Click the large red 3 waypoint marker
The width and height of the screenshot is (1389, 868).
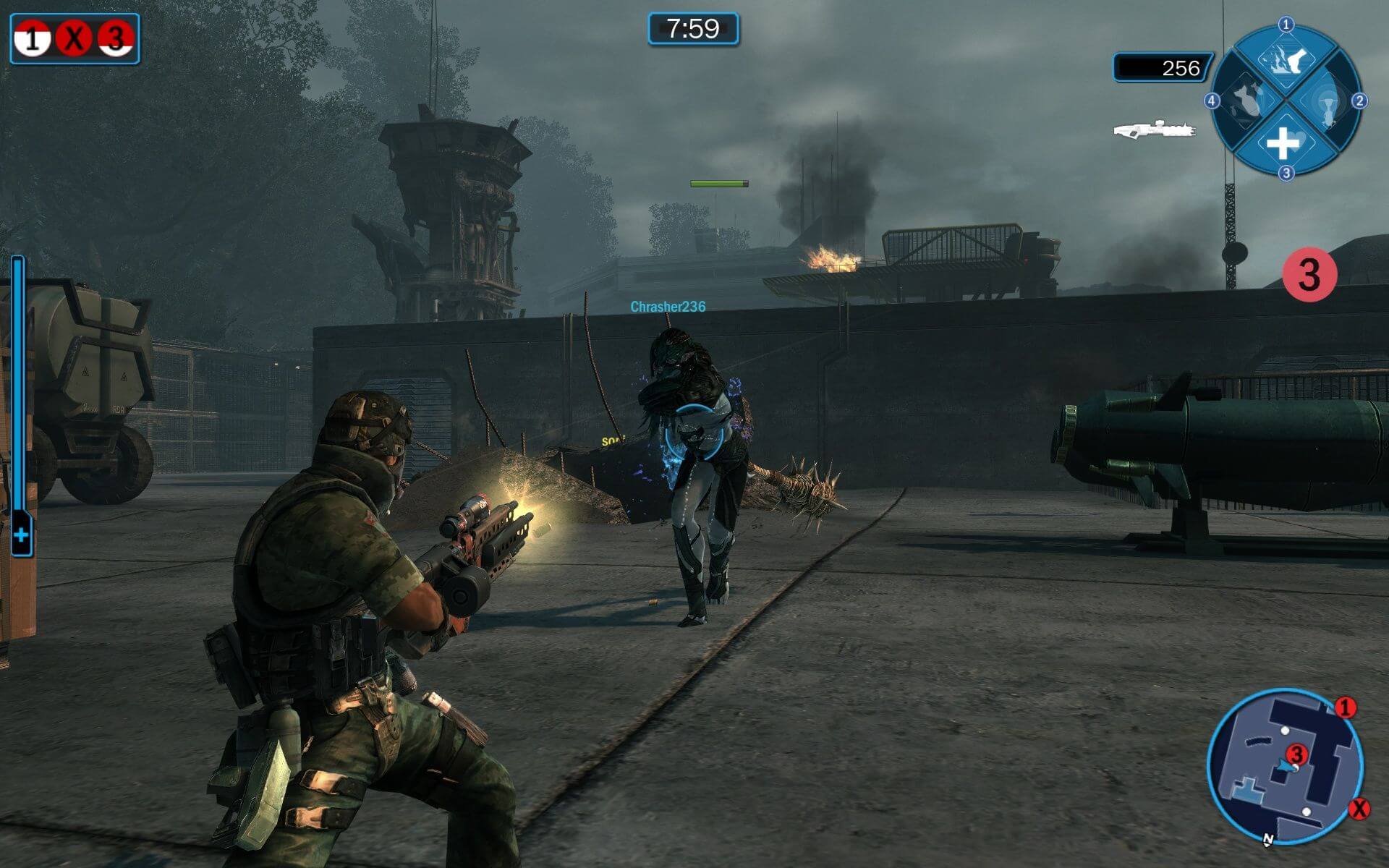(x=1309, y=275)
